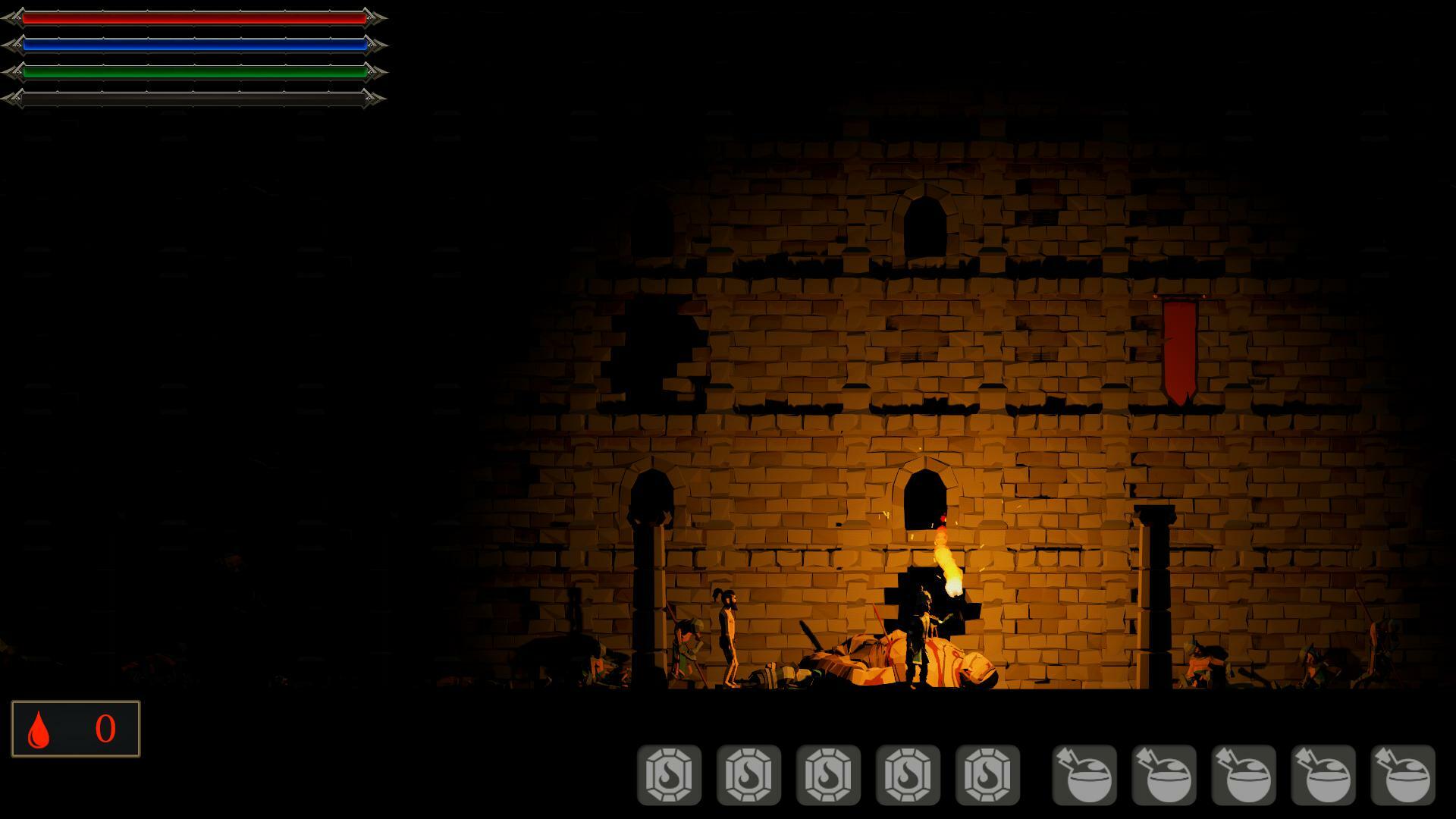Select the middle flame gem hotbar icon
This screenshot has width=1456, height=819.
click(x=830, y=775)
